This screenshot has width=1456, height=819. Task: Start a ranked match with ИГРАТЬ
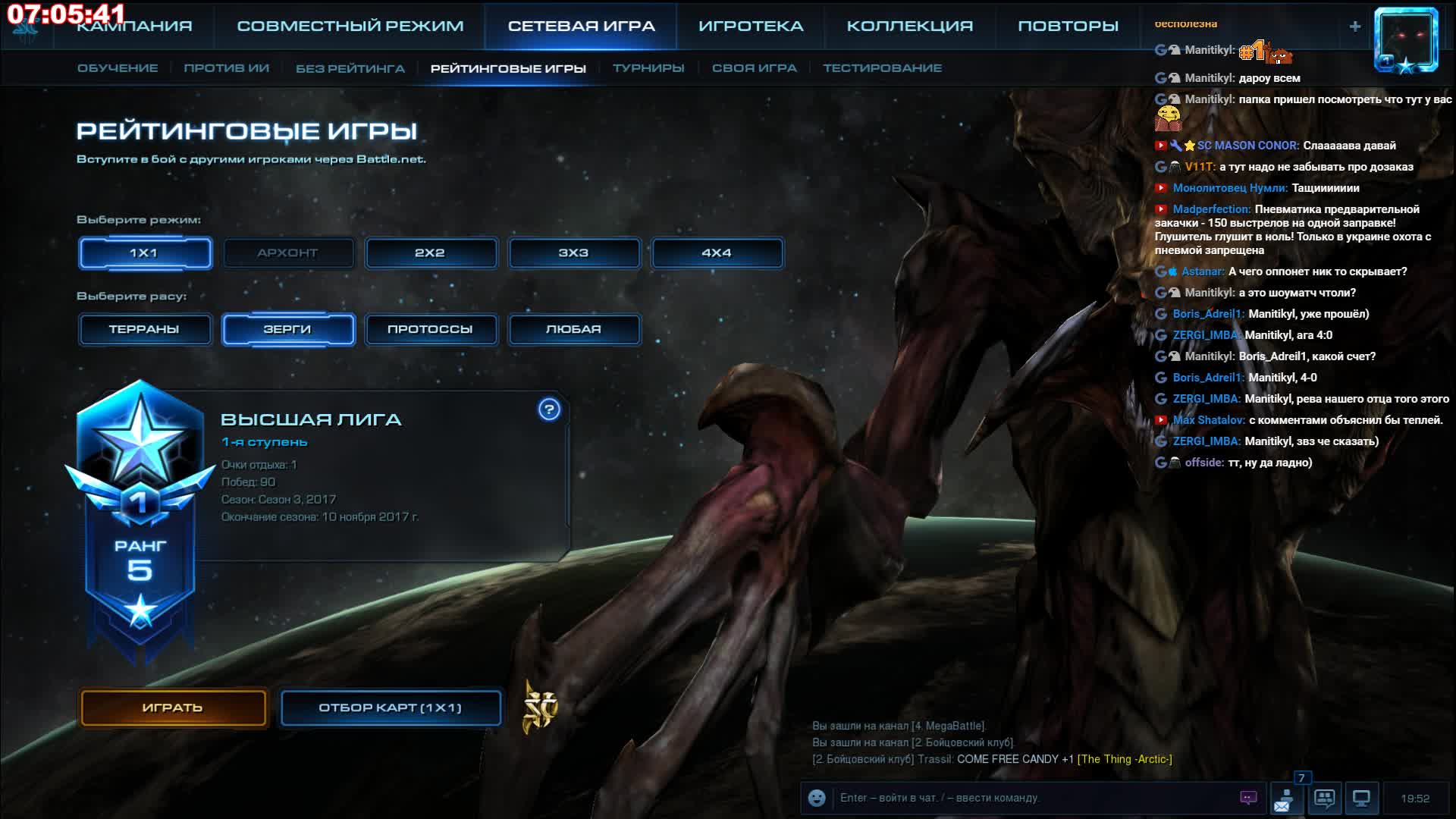[x=173, y=708]
